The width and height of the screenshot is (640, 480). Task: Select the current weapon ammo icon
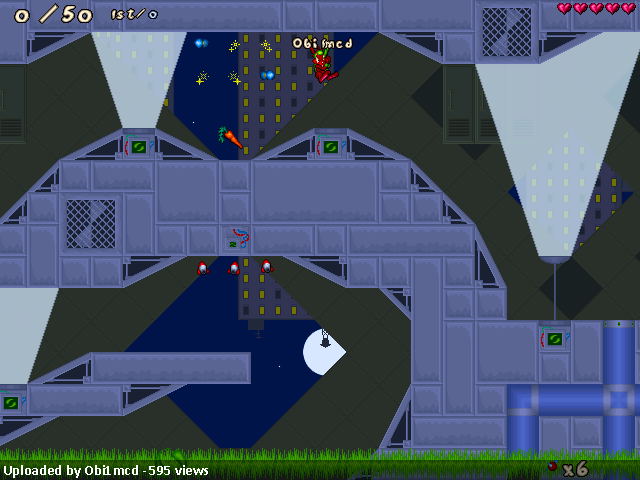click(552, 467)
